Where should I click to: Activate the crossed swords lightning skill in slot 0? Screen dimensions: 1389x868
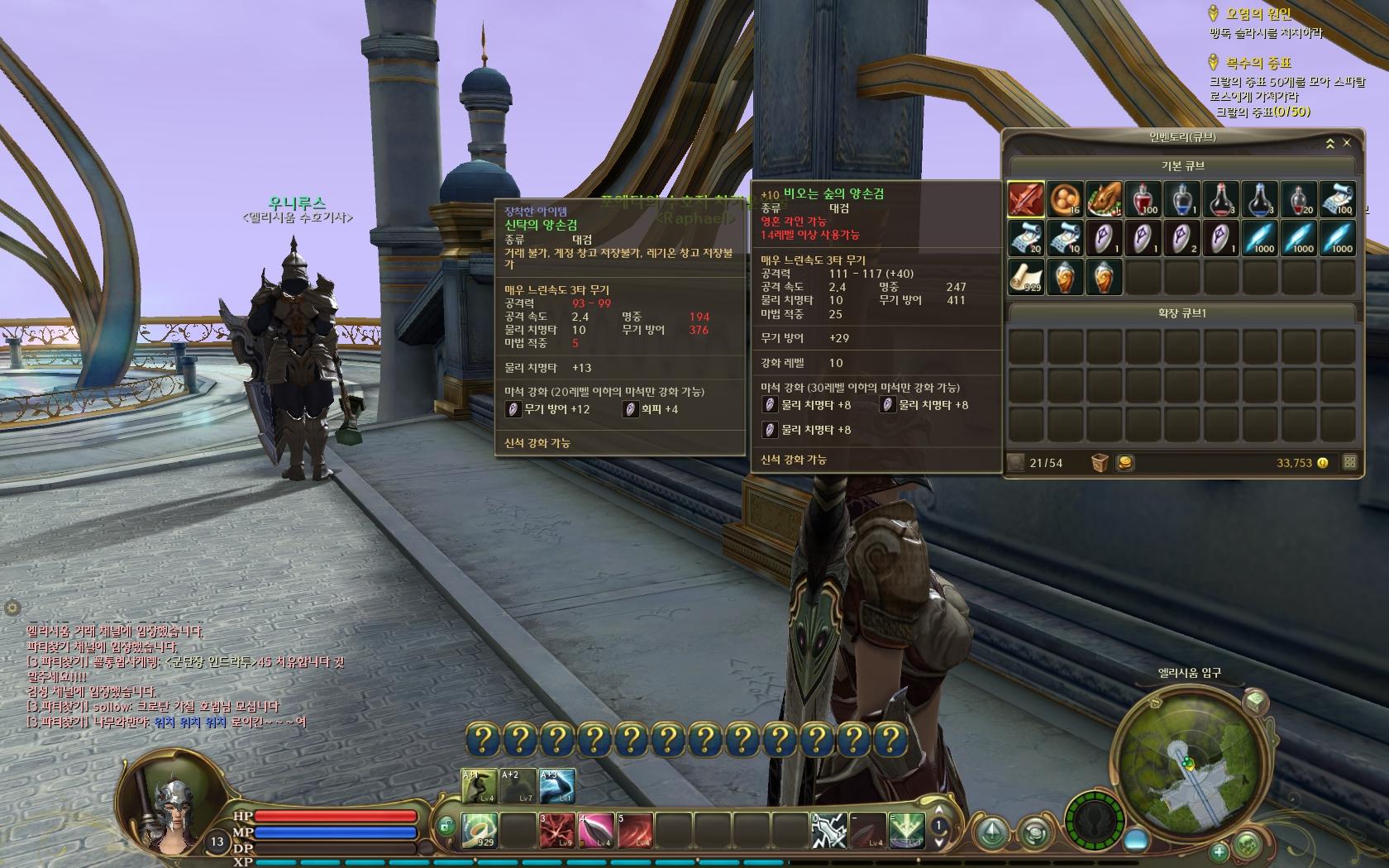tap(828, 831)
